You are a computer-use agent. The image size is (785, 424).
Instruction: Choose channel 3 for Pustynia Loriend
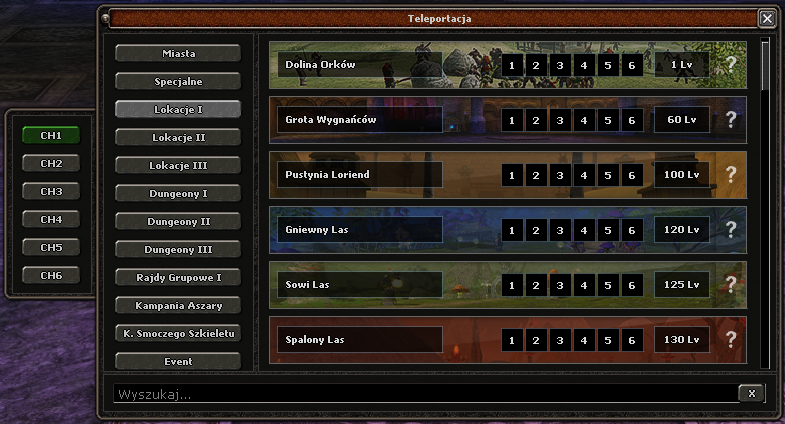point(559,175)
